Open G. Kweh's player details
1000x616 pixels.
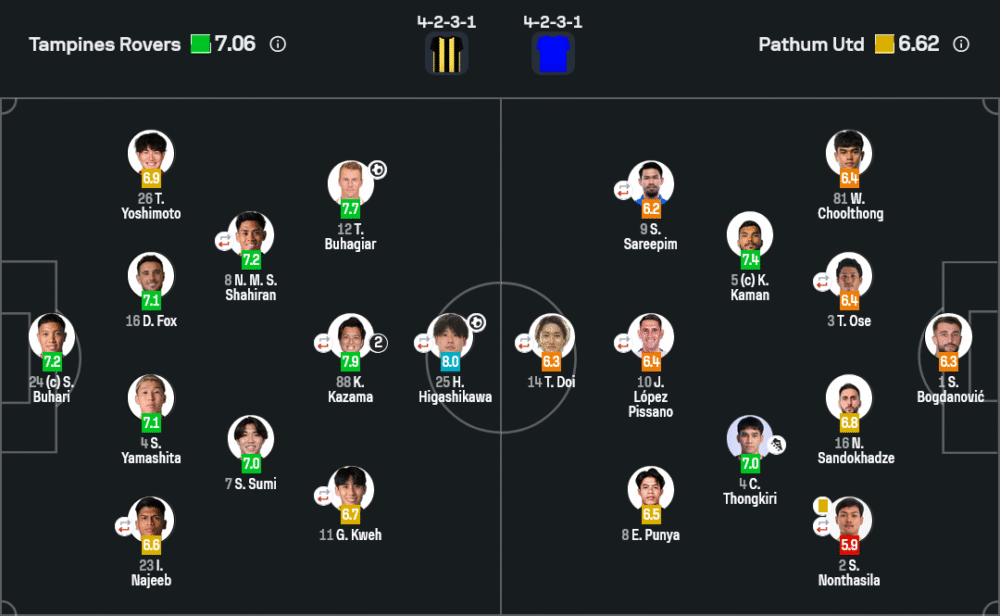click(350, 490)
